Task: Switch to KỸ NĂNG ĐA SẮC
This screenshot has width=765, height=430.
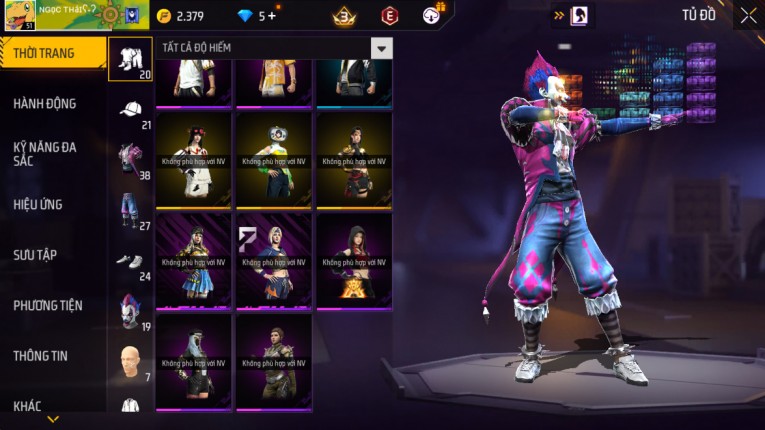Action: pyautogui.click(x=45, y=153)
